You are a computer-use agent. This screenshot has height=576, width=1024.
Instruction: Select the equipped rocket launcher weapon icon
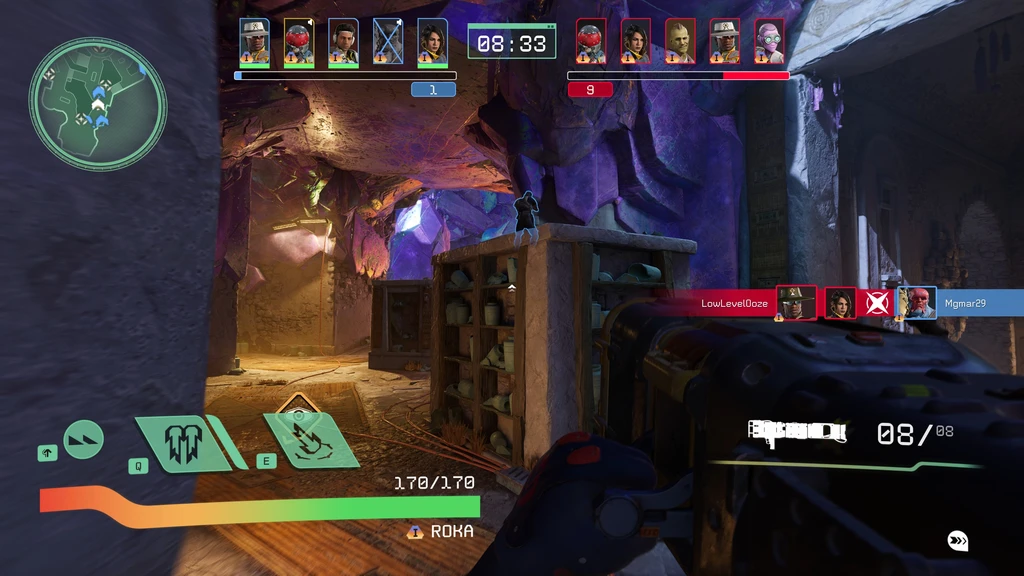coord(797,431)
